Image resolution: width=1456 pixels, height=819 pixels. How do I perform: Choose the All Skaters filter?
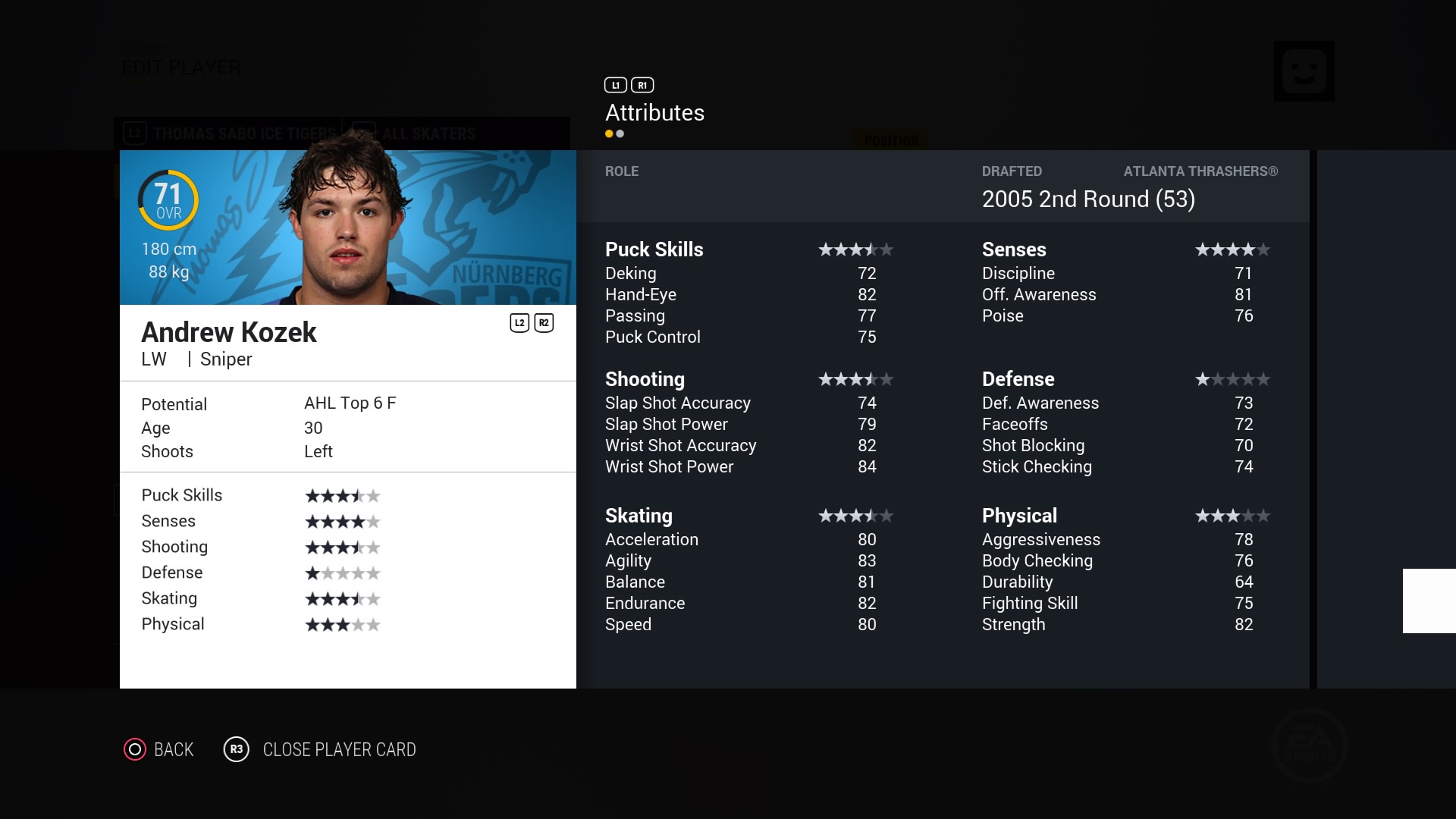click(x=428, y=134)
